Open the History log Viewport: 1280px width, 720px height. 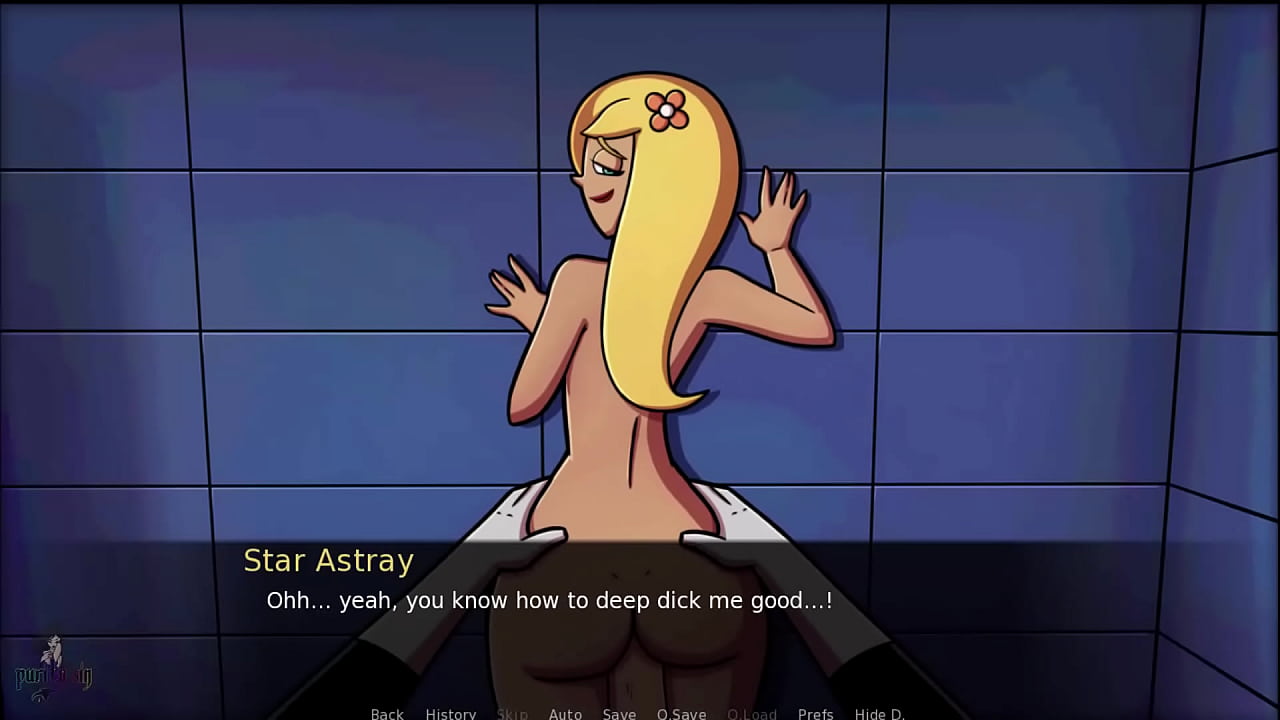(451, 714)
